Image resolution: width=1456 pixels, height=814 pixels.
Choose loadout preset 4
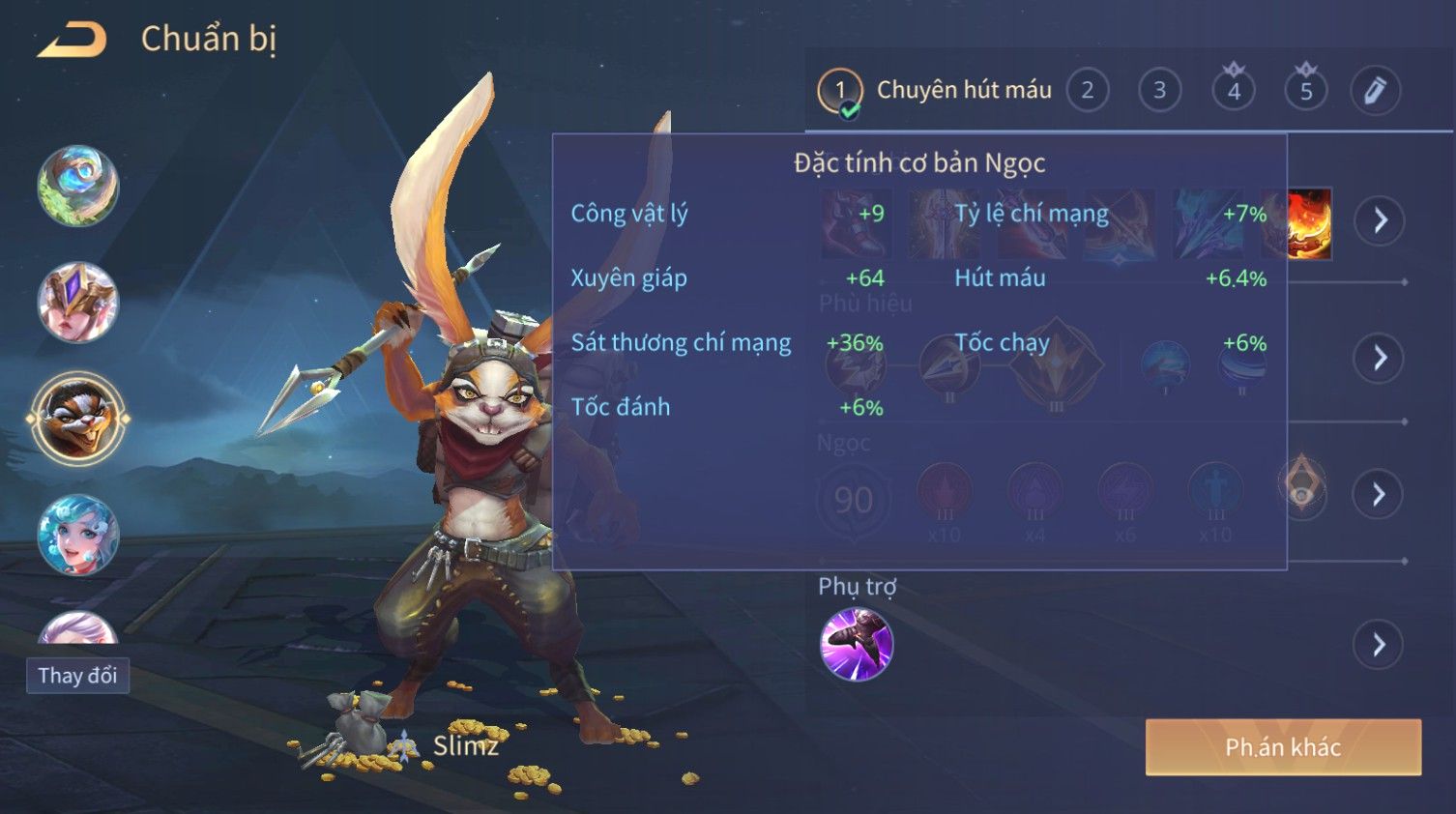tap(1234, 91)
